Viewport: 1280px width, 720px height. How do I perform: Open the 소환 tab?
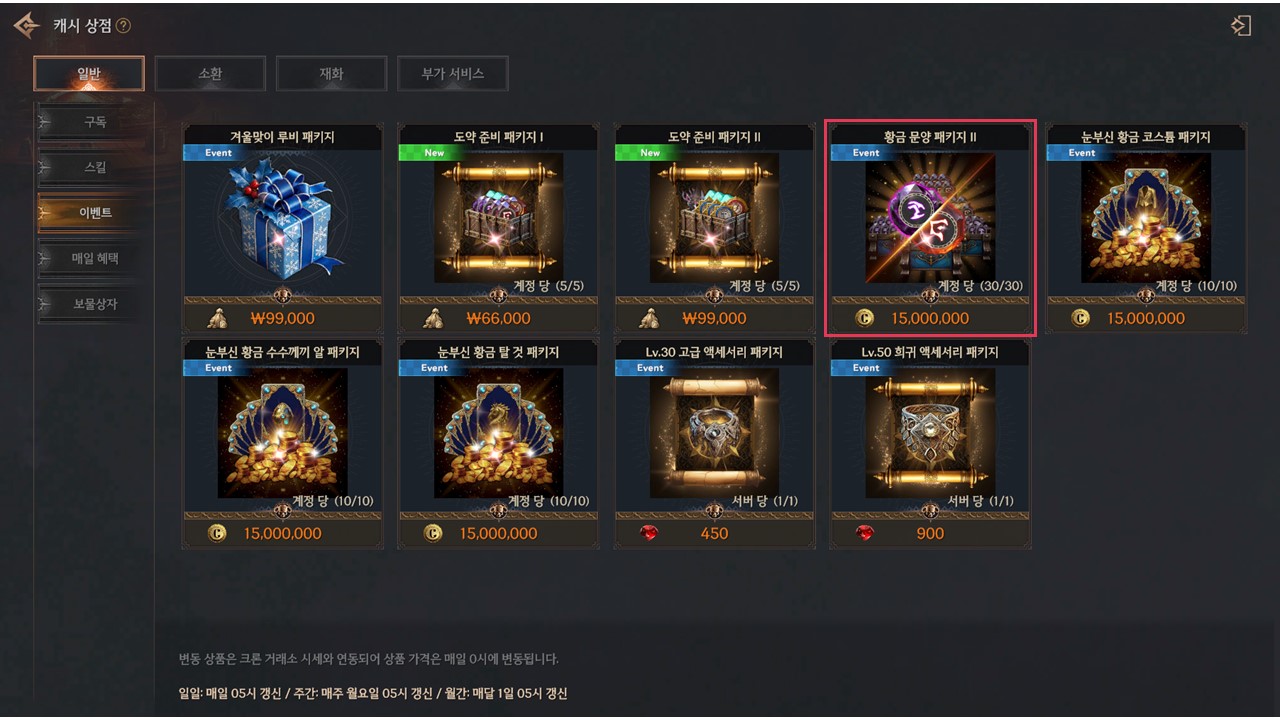pos(210,74)
